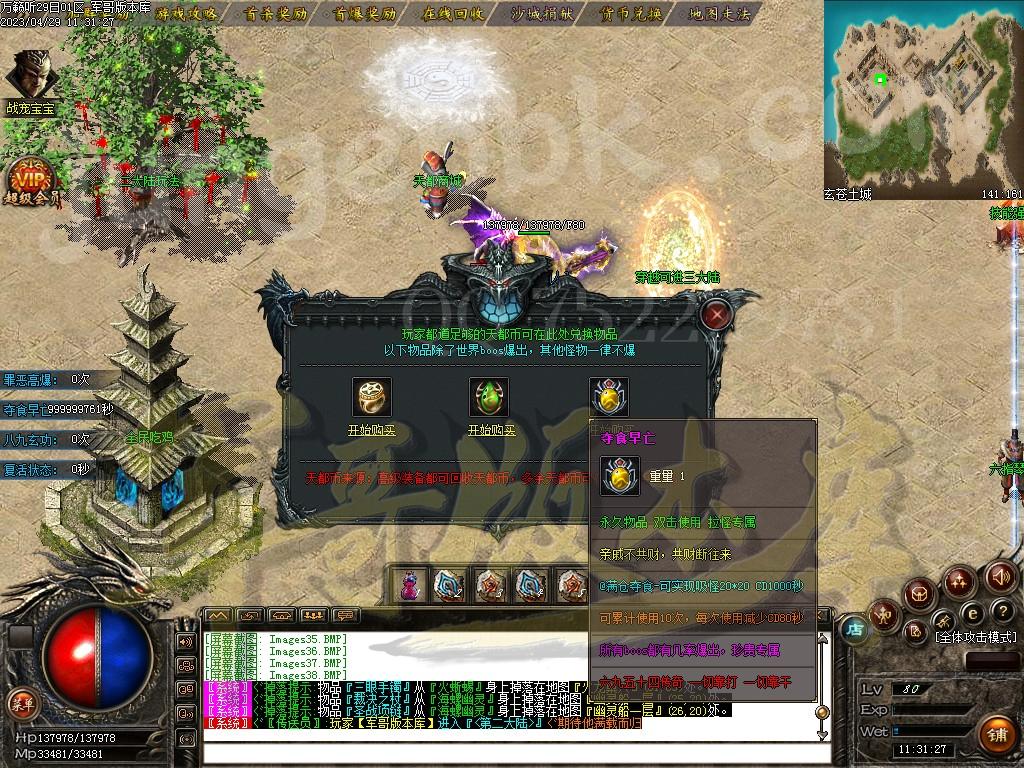The height and width of the screenshot is (768, 1024).
Task: Open the 在线回收 online recycling menu
Action: (x=453, y=14)
